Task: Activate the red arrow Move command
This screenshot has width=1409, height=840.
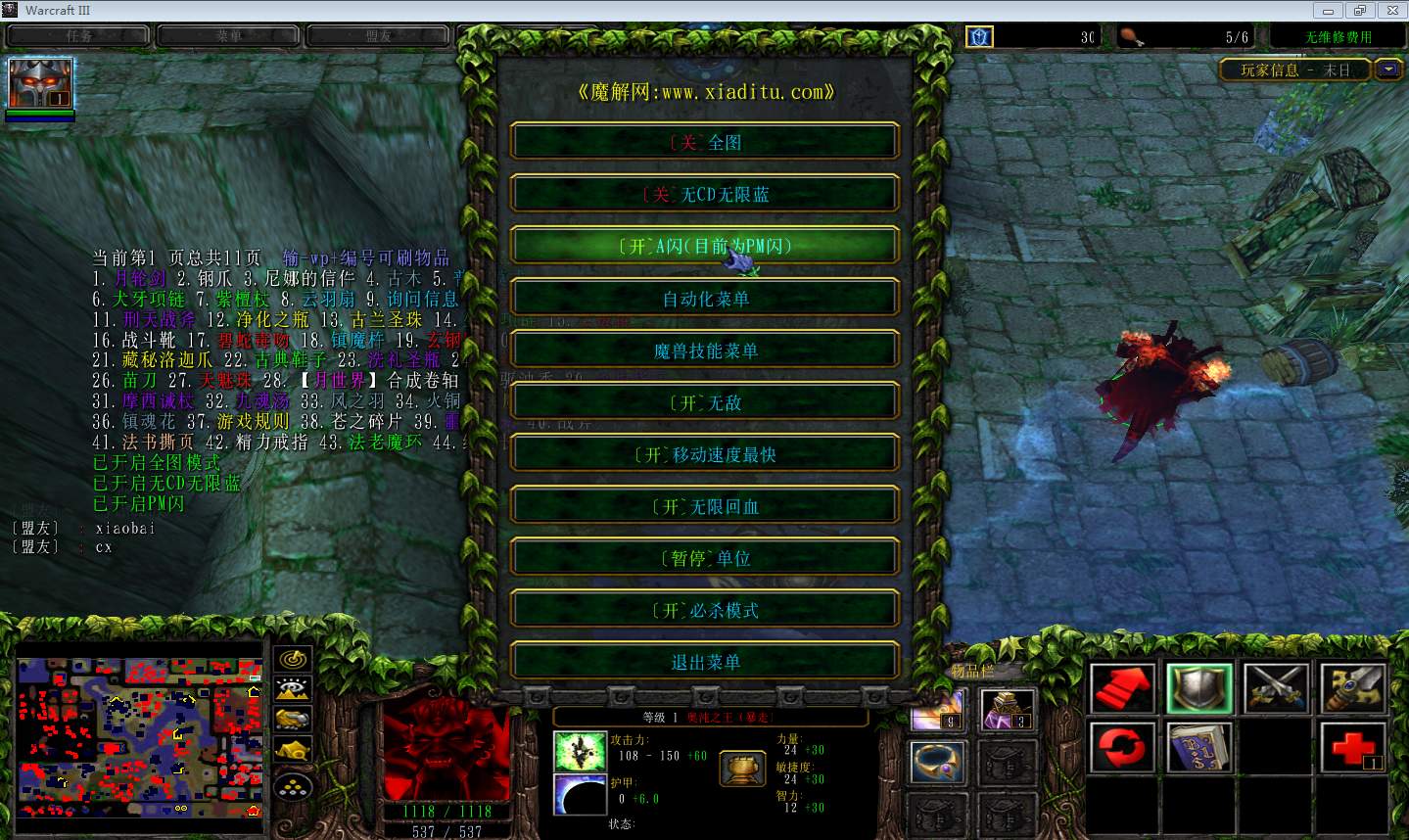Action: [x=1123, y=688]
